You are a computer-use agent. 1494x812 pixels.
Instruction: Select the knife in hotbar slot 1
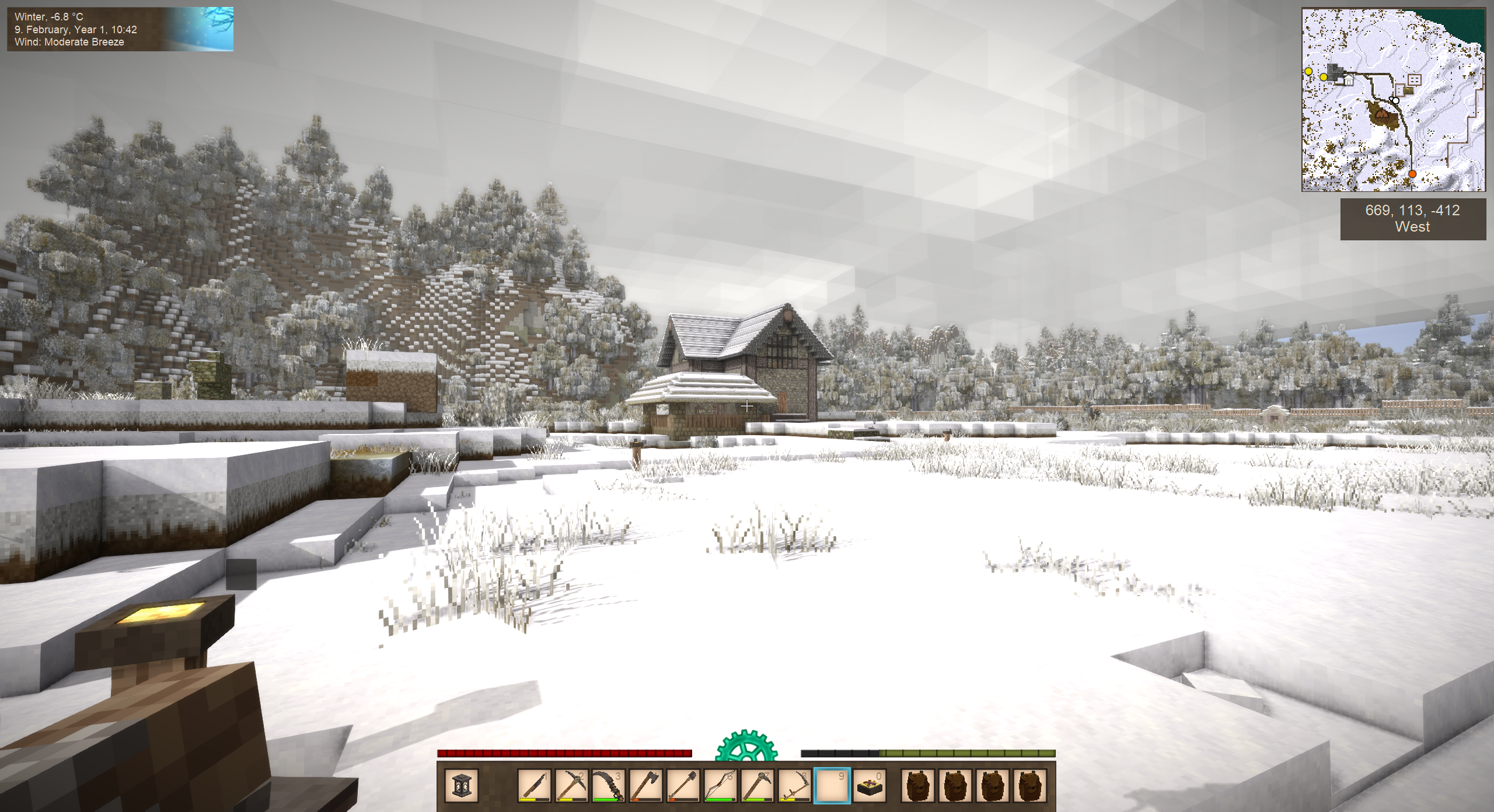pos(534,785)
